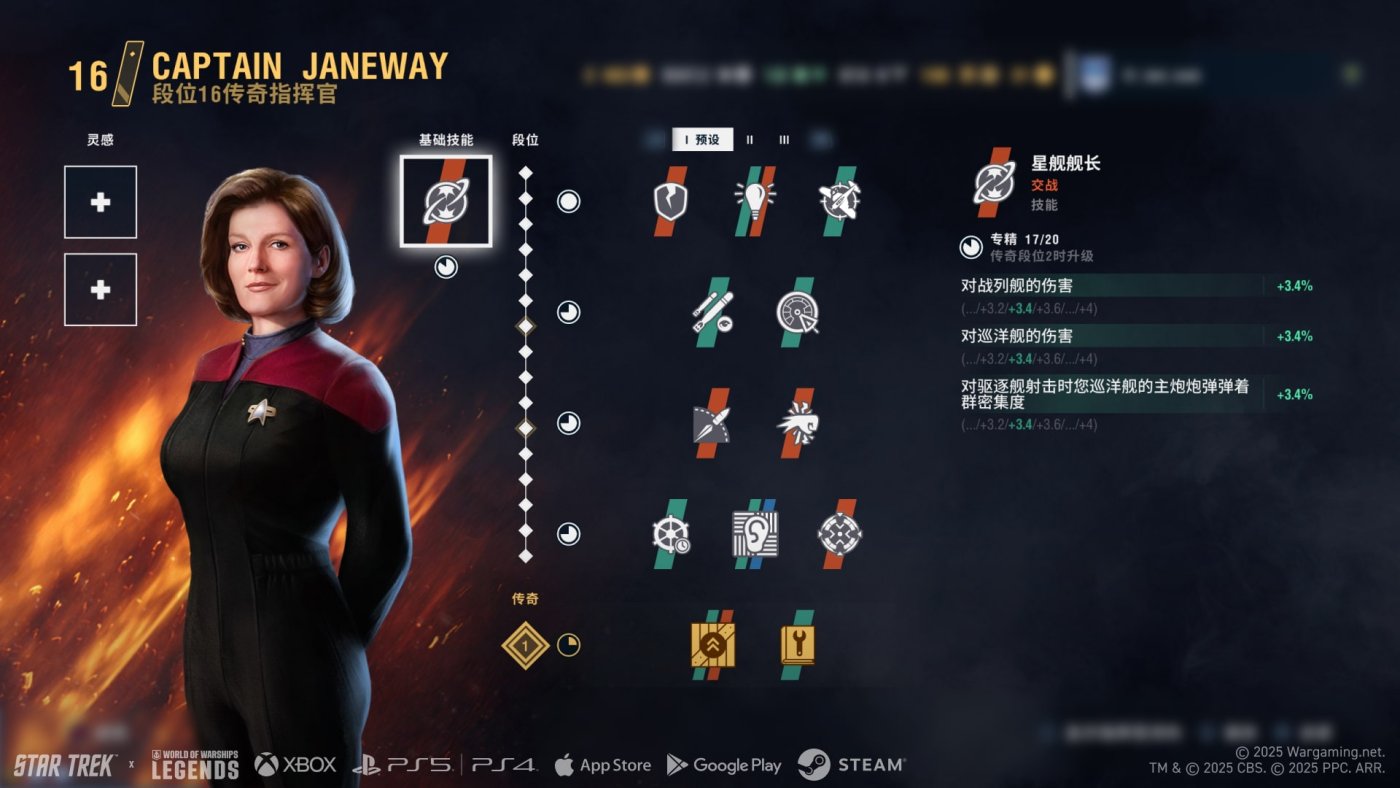Select the shell trajectory arc skill
This screenshot has width=1400, height=788.
coord(712,423)
